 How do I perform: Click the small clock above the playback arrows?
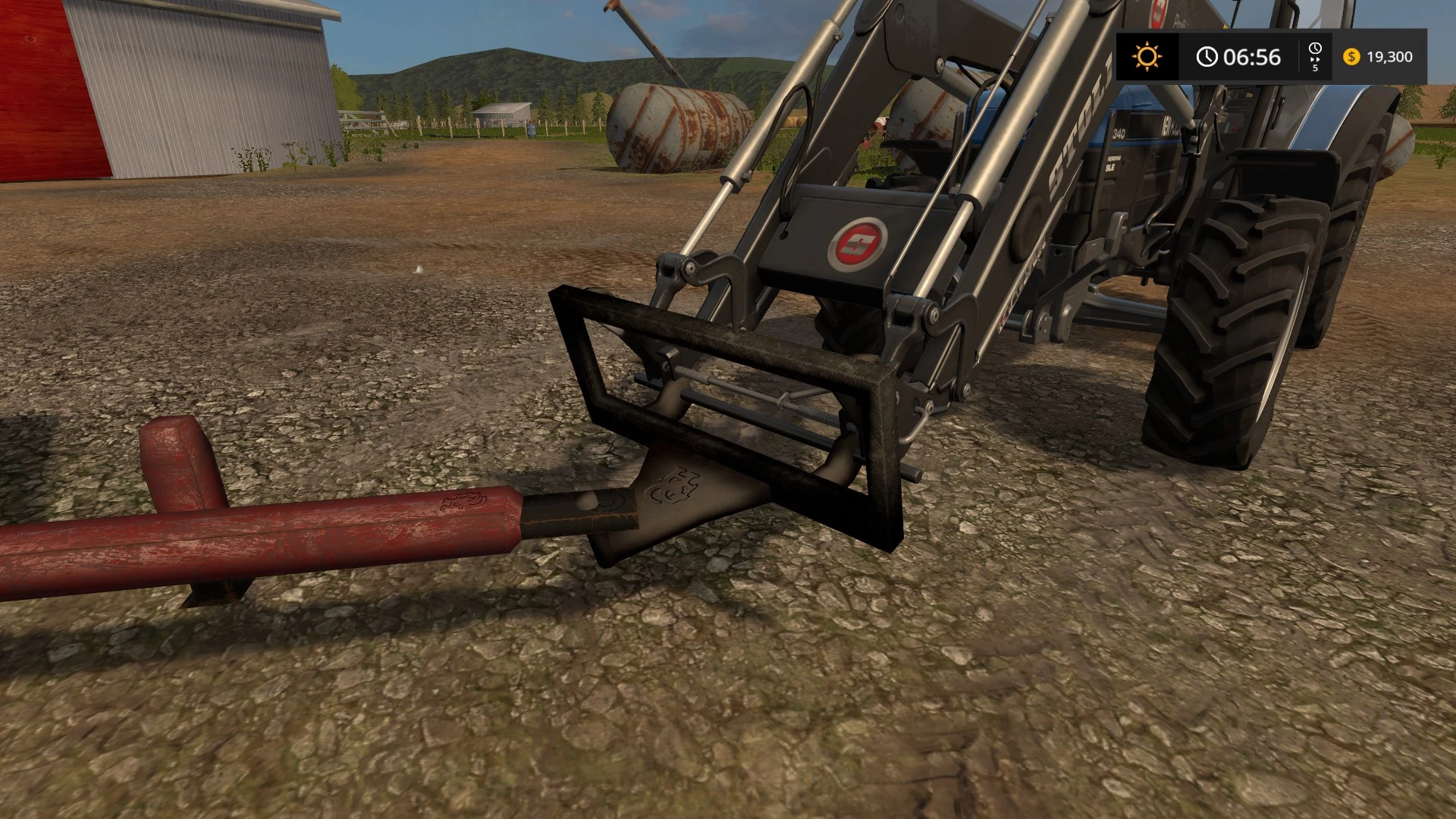coord(1316,48)
